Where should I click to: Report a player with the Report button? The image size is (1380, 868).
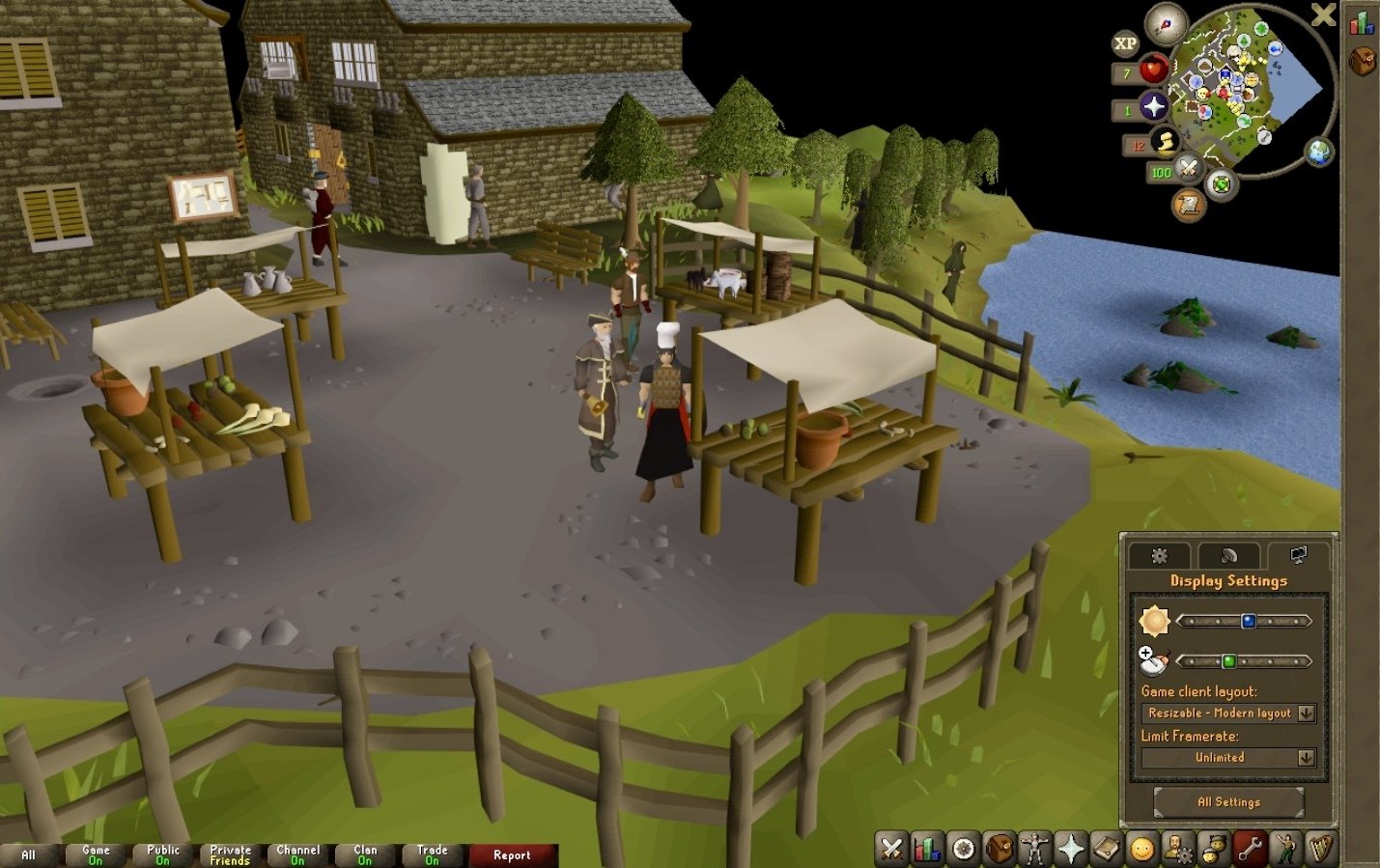[x=512, y=854]
